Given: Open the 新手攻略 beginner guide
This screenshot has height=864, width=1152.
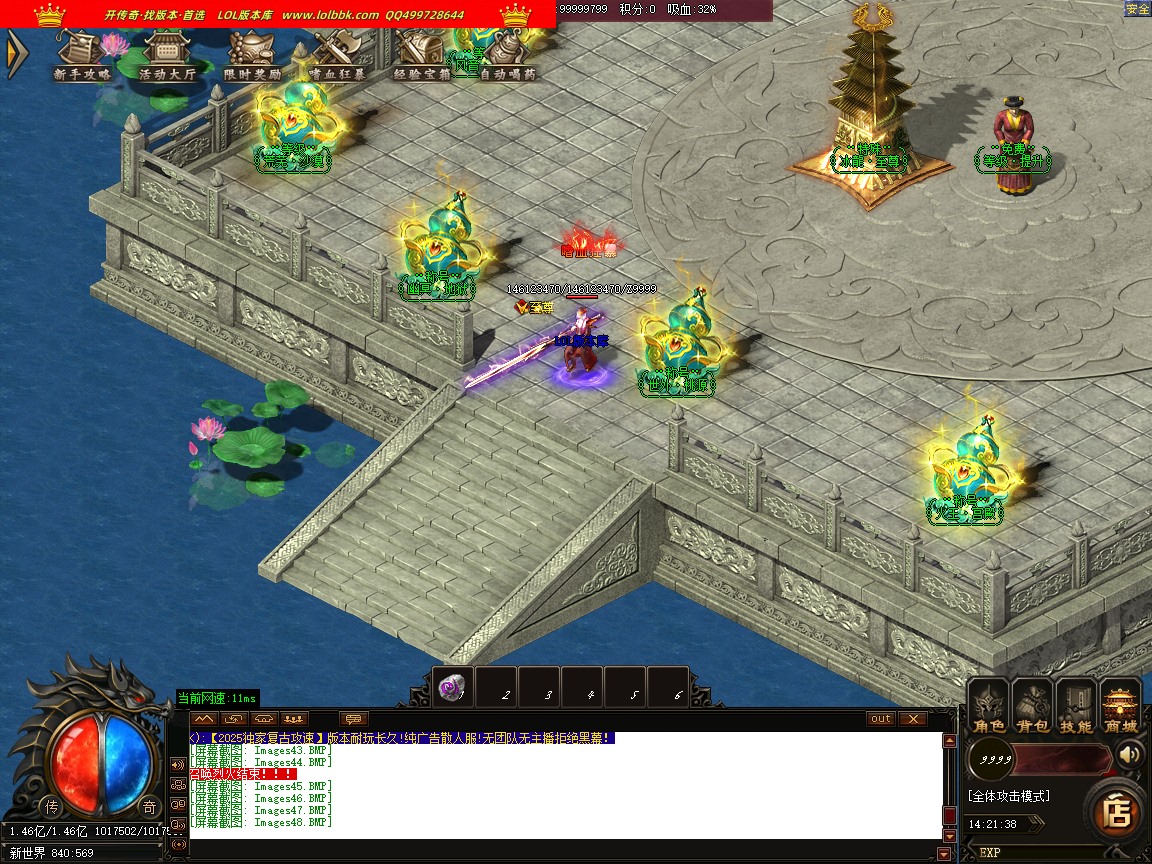Looking at the screenshot, I should coord(82,56).
